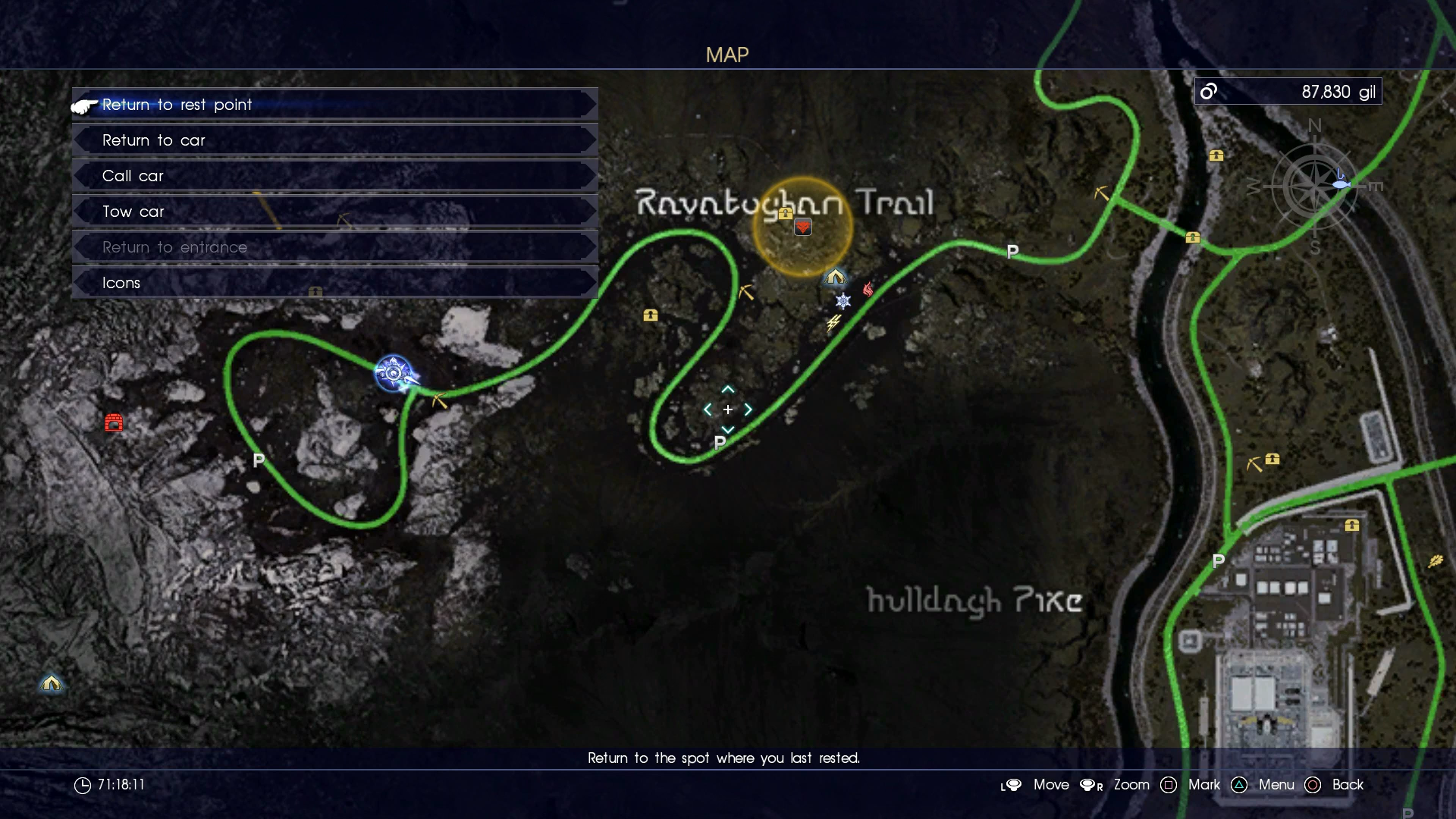The width and height of the screenshot is (1456, 819).
Task: Select the P parking marker near Hulldagh Pike
Action: coord(1220,562)
